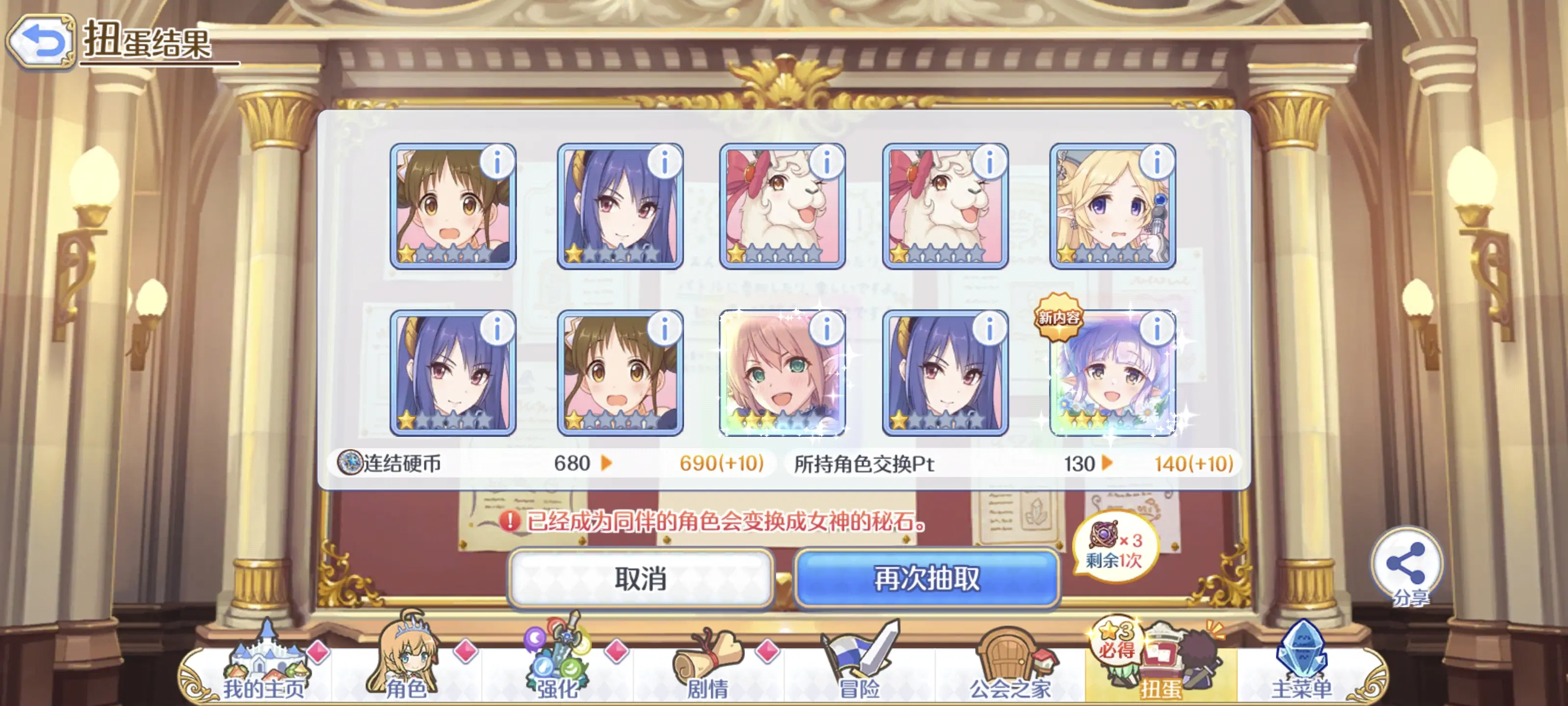Select the new purple-haired elf card
1568x706 pixels.
coord(1105,381)
